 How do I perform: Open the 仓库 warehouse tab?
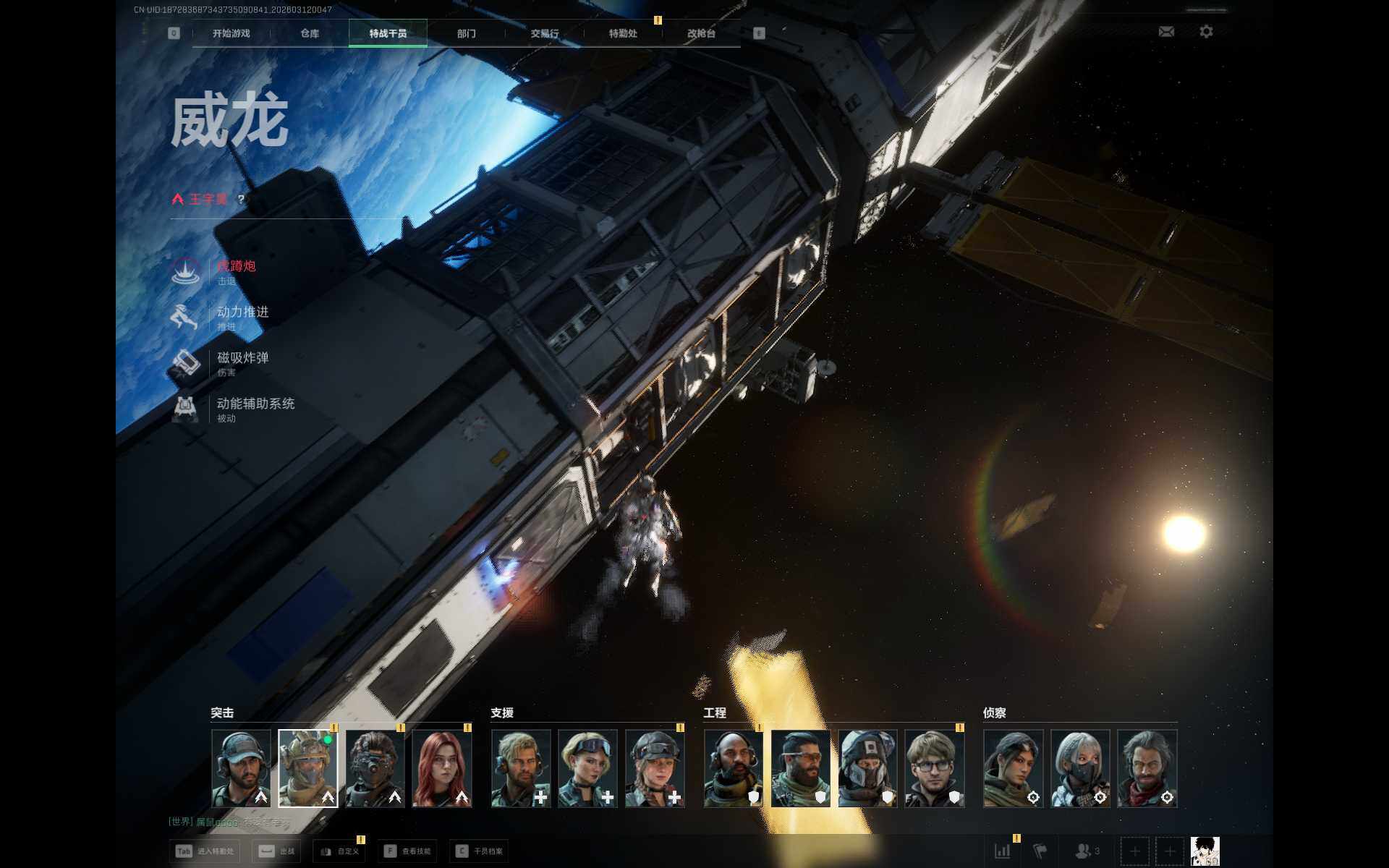310,33
